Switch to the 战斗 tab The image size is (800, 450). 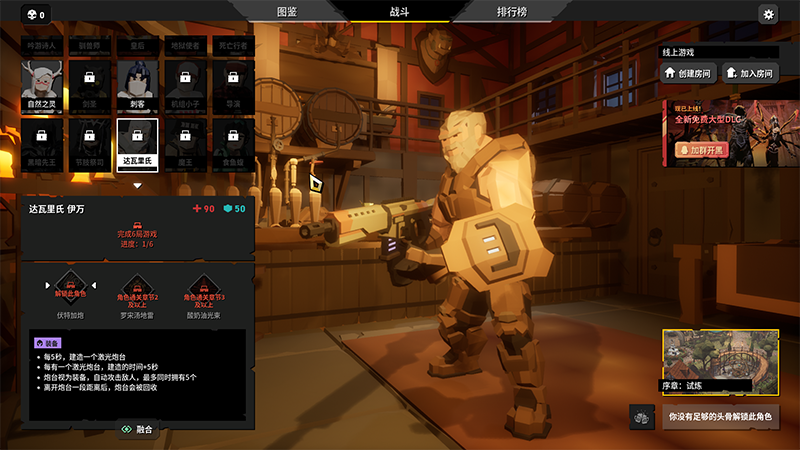400,12
